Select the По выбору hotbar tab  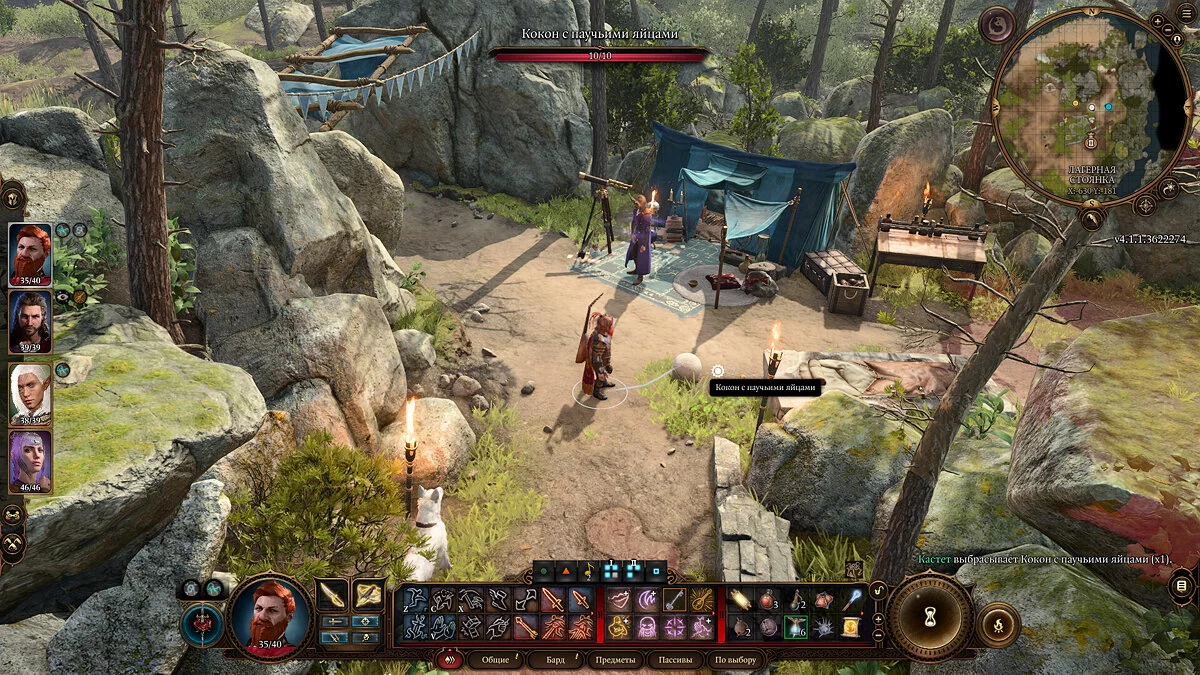click(x=735, y=660)
